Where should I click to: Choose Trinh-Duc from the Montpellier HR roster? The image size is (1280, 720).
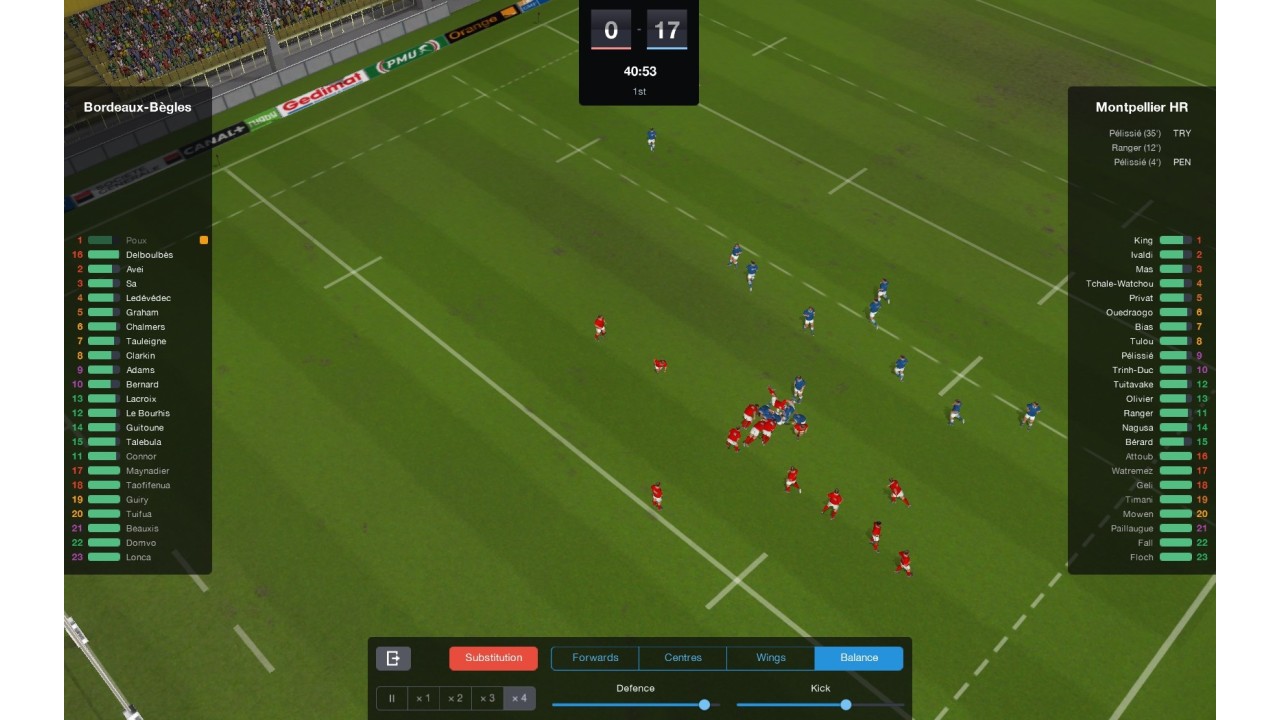coord(1132,370)
